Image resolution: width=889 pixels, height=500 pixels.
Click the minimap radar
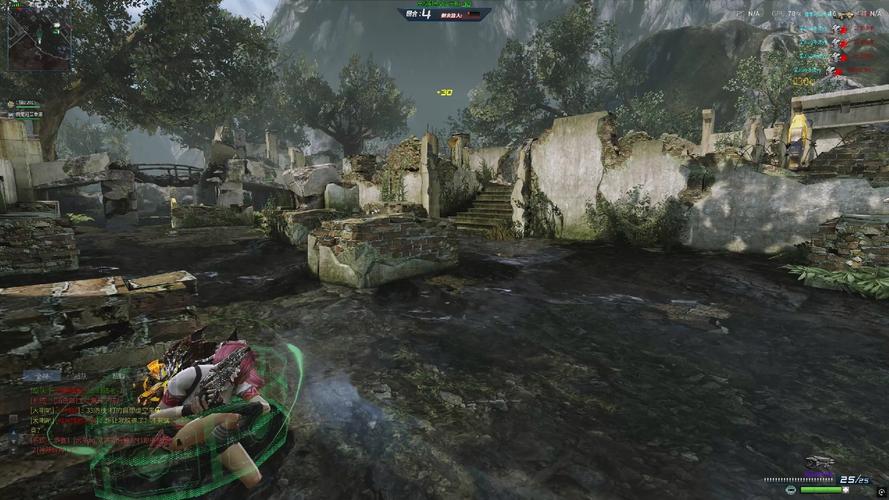pyautogui.click(x=39, y=38)
